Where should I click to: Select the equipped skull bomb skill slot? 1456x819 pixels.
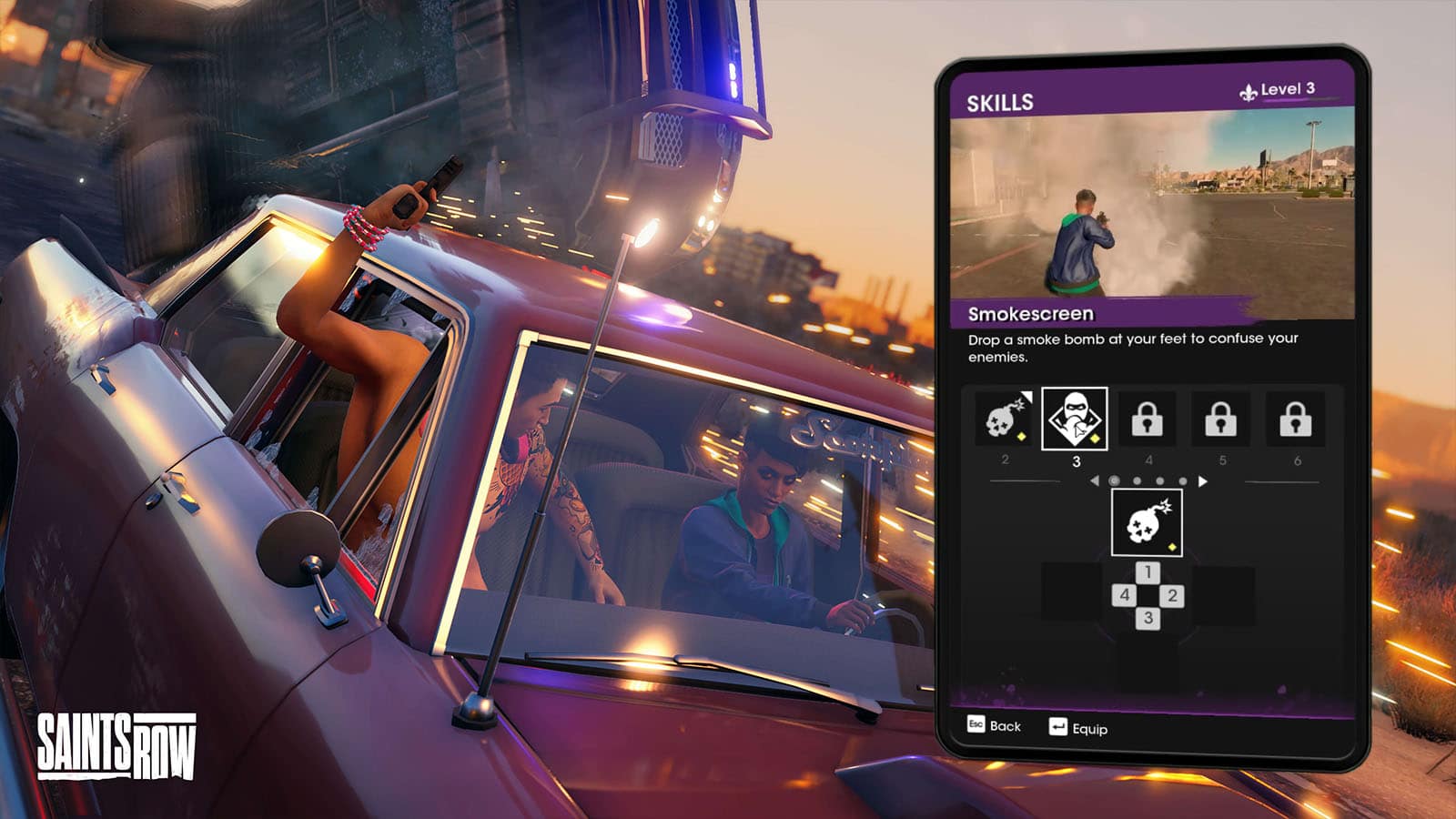tap(1147, 522)
